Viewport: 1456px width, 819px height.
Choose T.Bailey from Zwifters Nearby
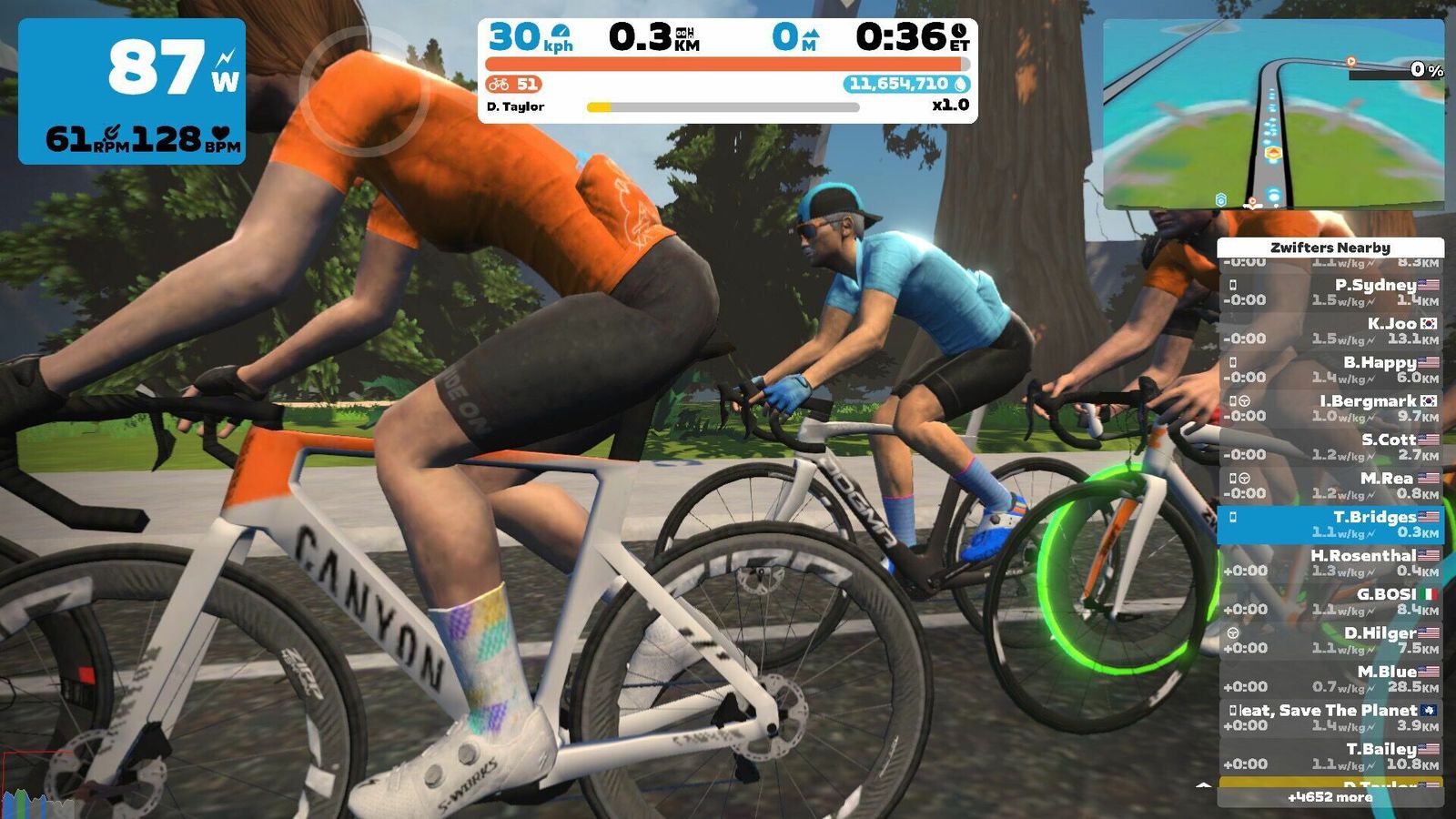click(x=1330, y=757)
